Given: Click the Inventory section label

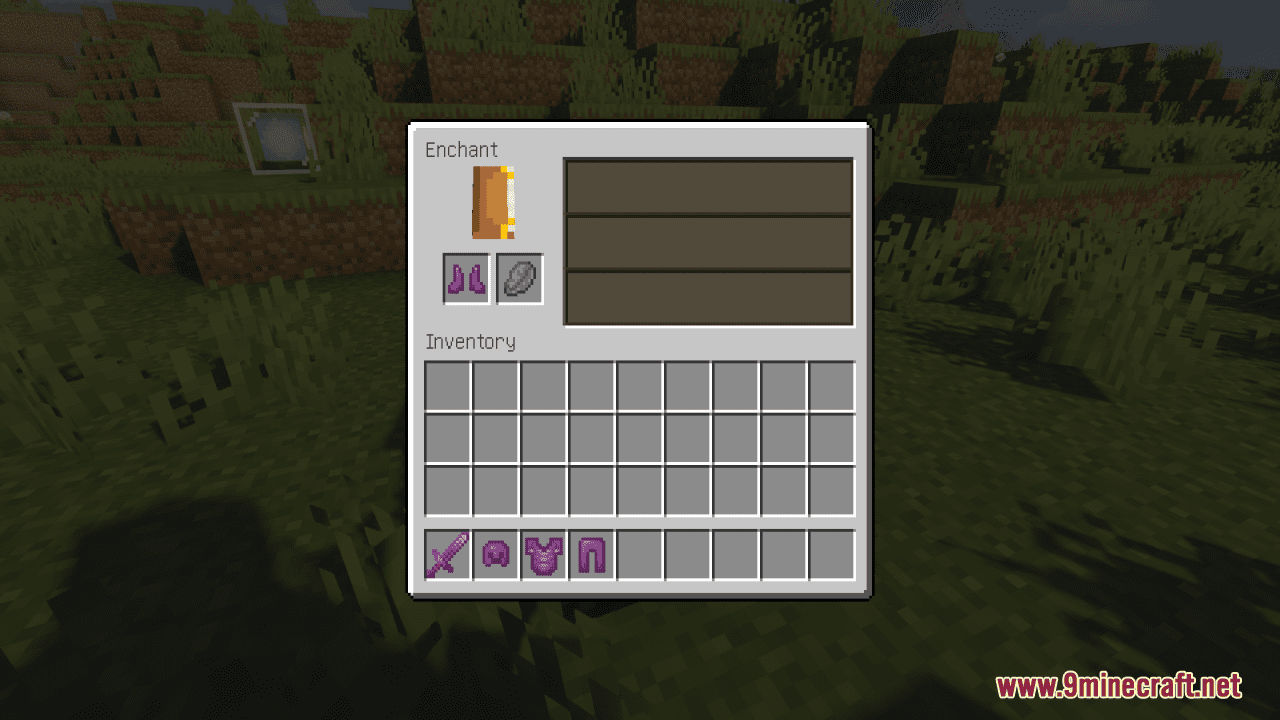Looking at the screenshot, I should point(470,342).
